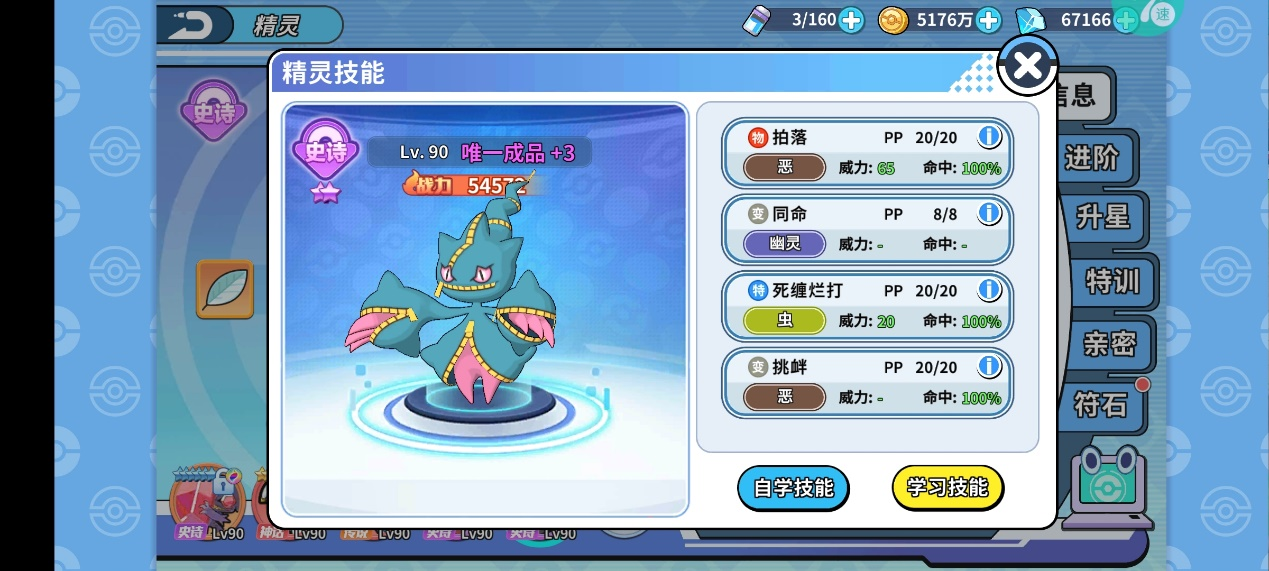The image size is (1269, 571).
Task: Open info on 死缠烂打 skill
Action: pyautogui.click(x=989, y=290)
